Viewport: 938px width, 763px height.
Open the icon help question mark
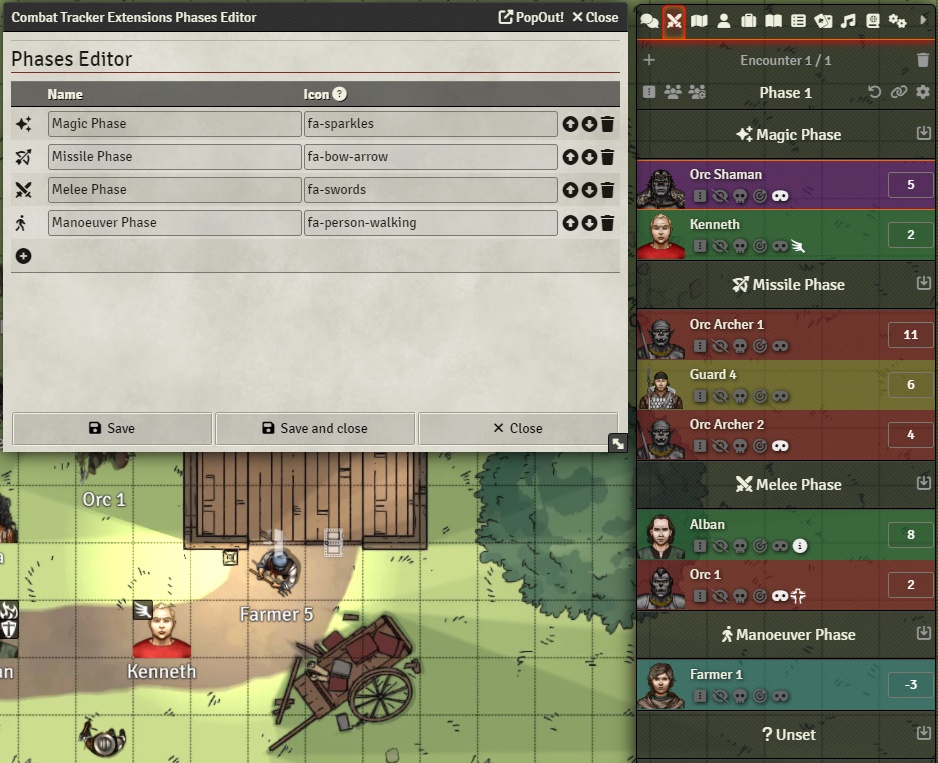tap(340, 94)
